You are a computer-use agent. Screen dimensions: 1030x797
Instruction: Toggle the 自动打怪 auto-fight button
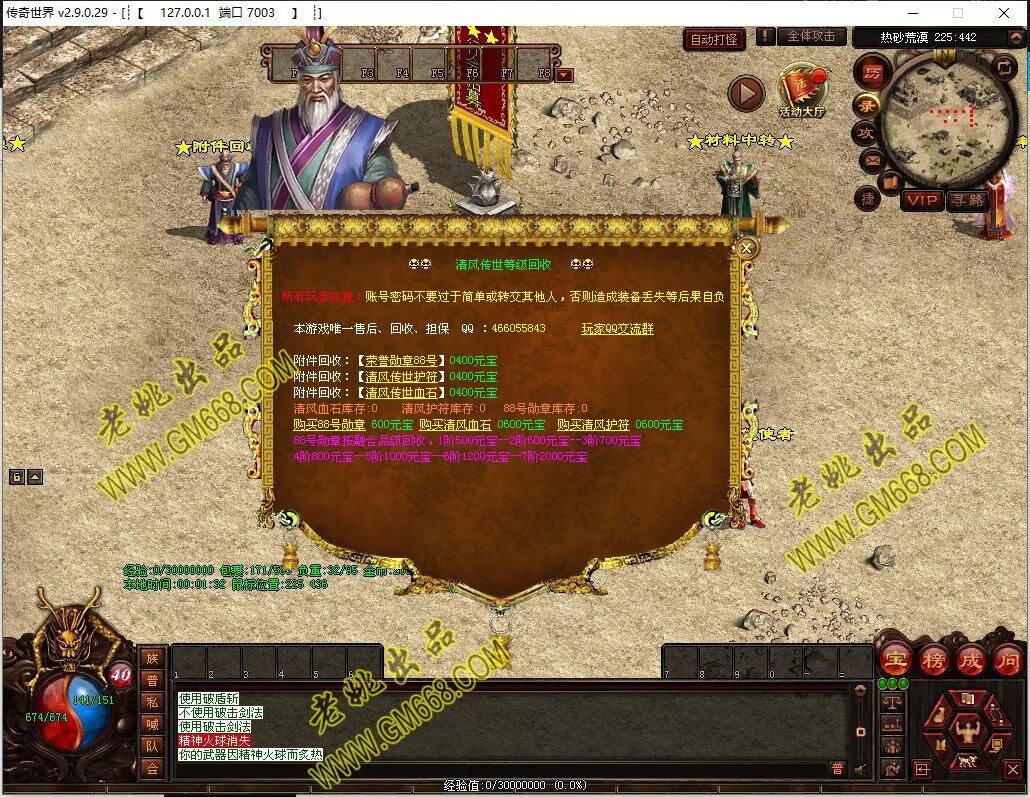[715, 40]
